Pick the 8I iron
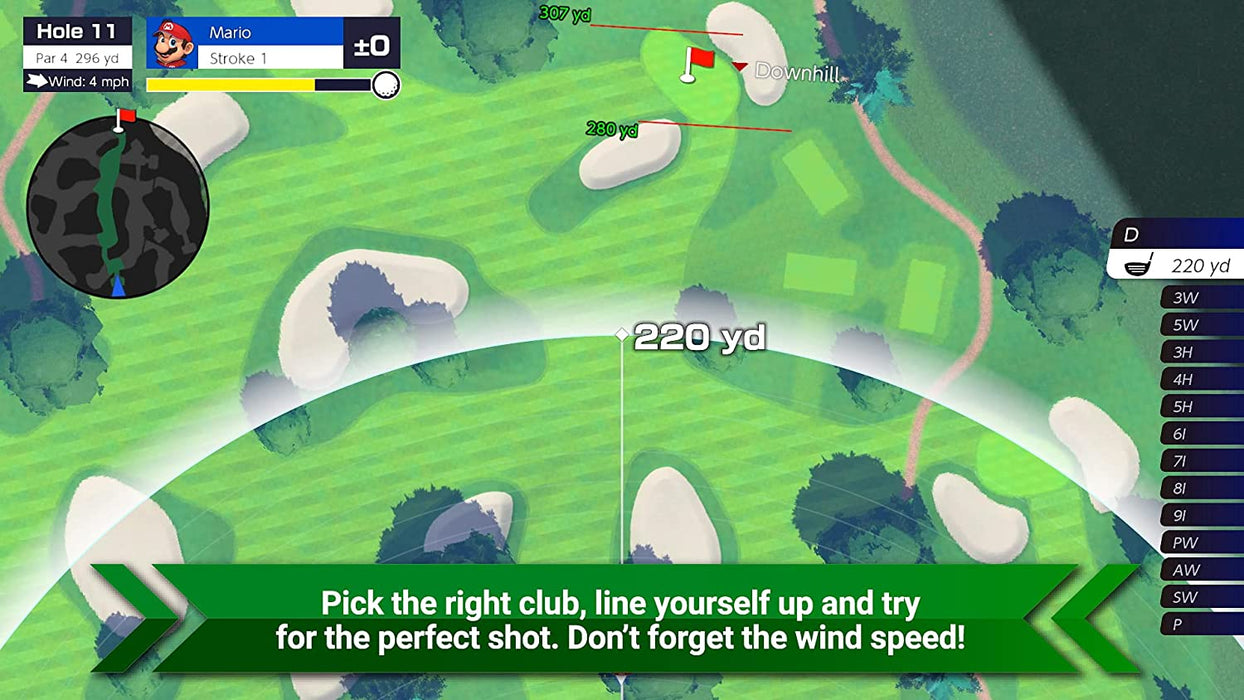 (x=1200, y=488)
